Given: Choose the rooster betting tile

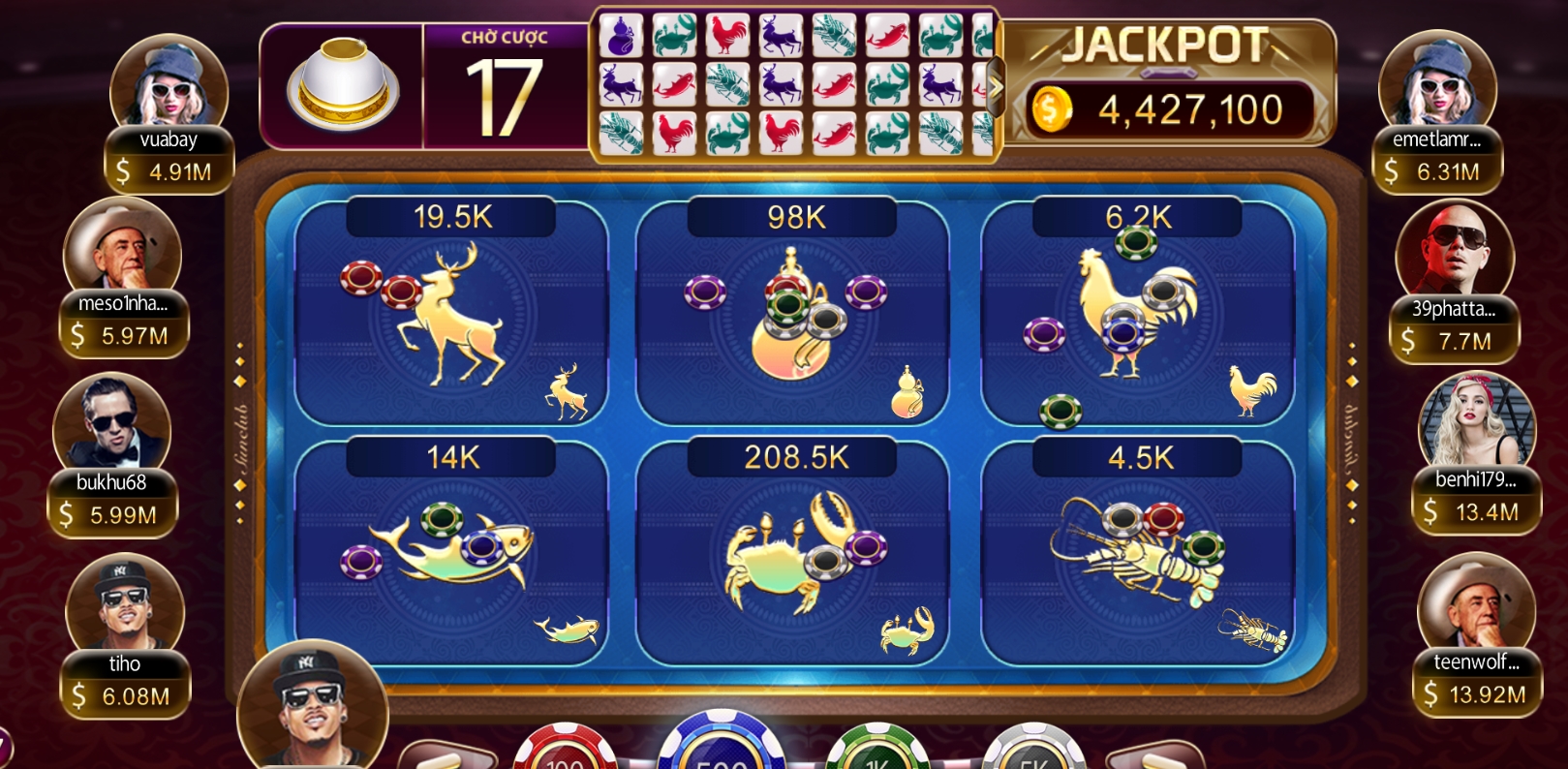Looking at the screenshot, I should pyautogui.click(x=1137, y=320).
